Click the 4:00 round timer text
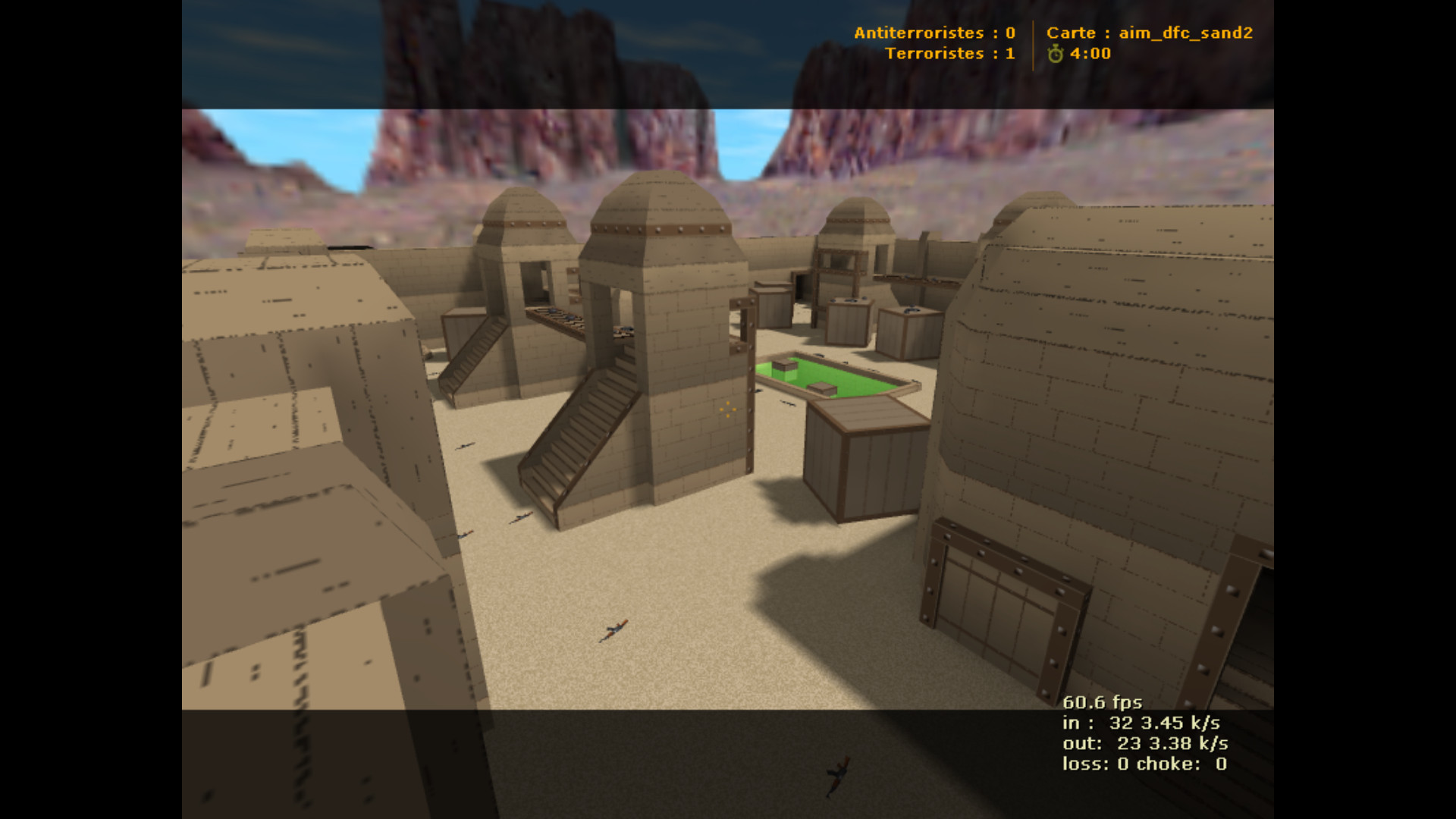This screenshot has width=1456, height=819. pos(1090,54)
